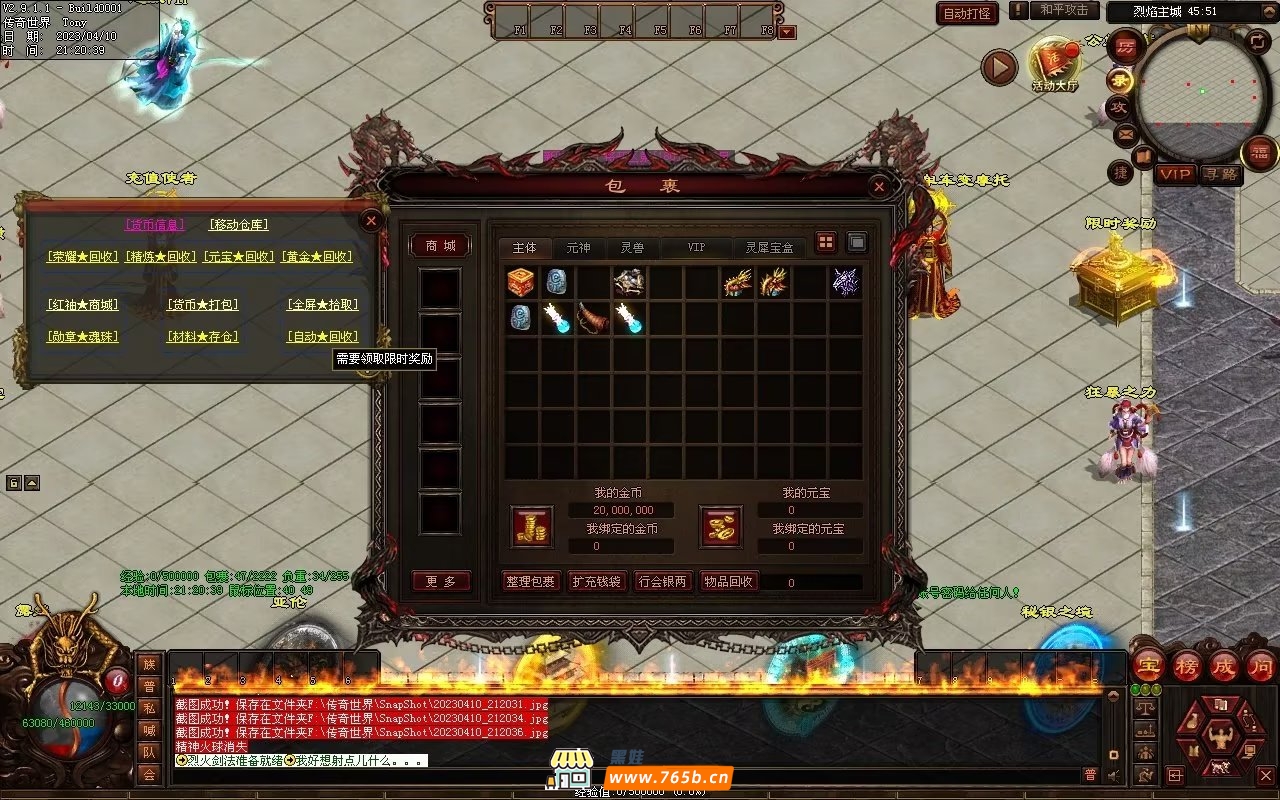
Task: Select the 全屏★拾取 option
Action: pyautogui.click(x=322, y=305)
